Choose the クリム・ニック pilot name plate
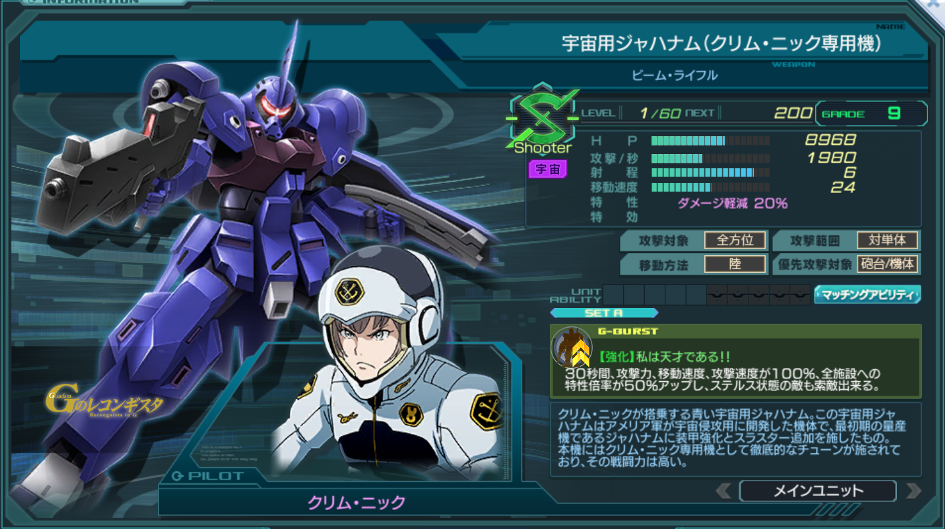 356,500
